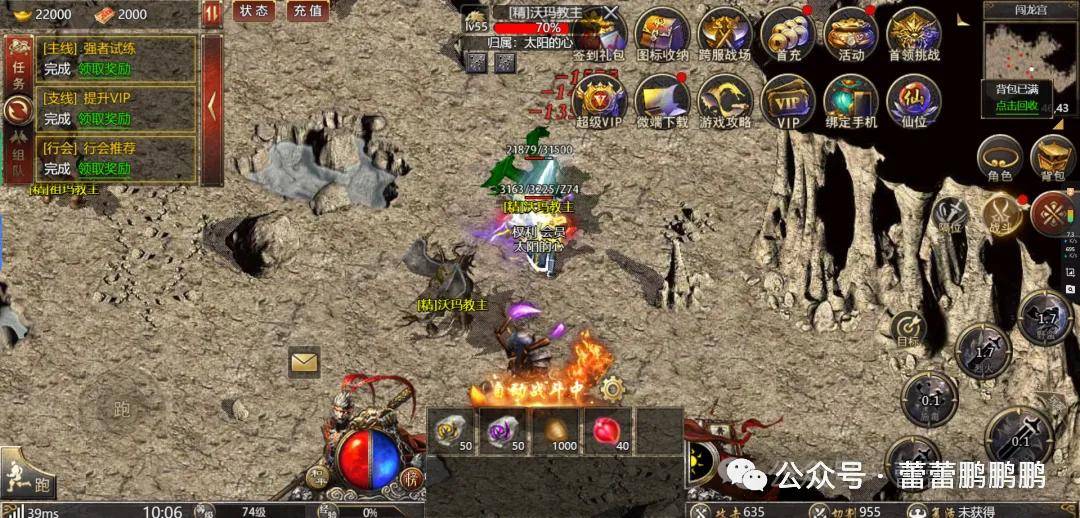Open the 超级VIP menu
This screenshot has height=518, width=1080.
[600, 103]
